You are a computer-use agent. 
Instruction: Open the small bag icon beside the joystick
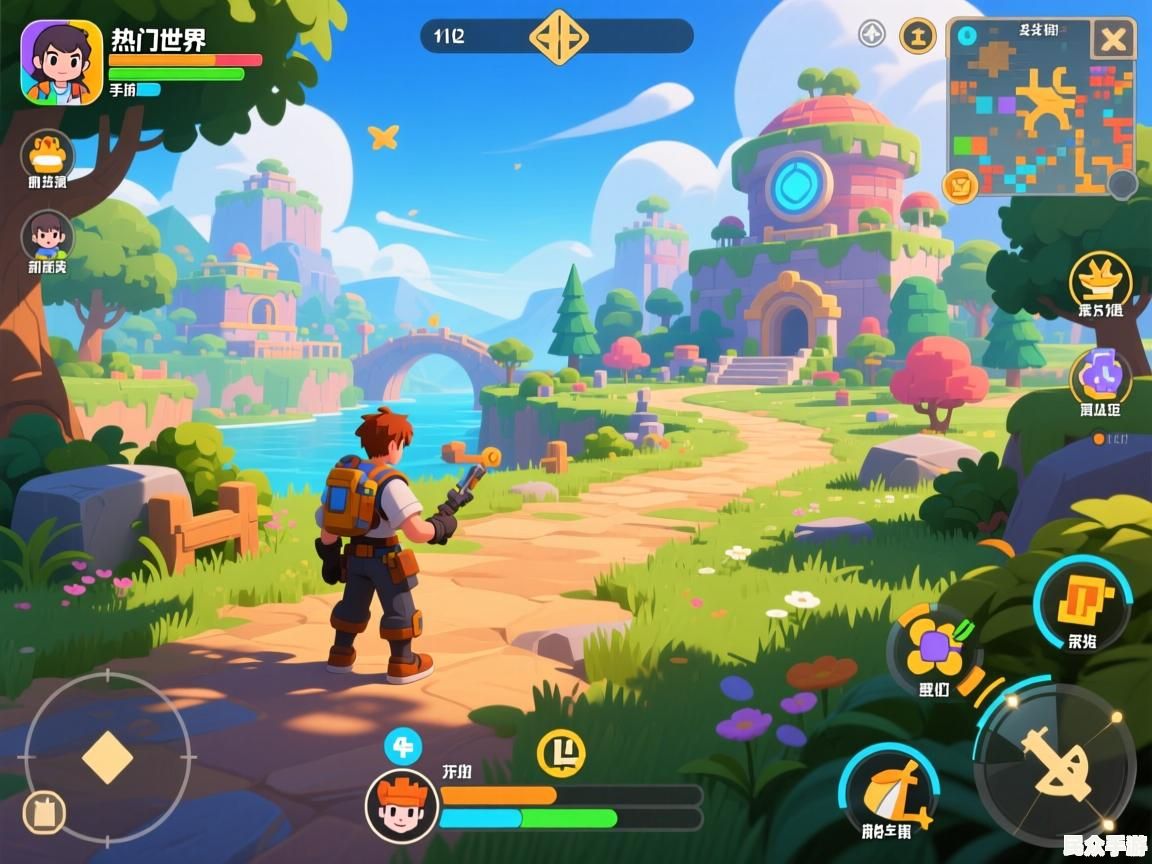click(43, 813)
